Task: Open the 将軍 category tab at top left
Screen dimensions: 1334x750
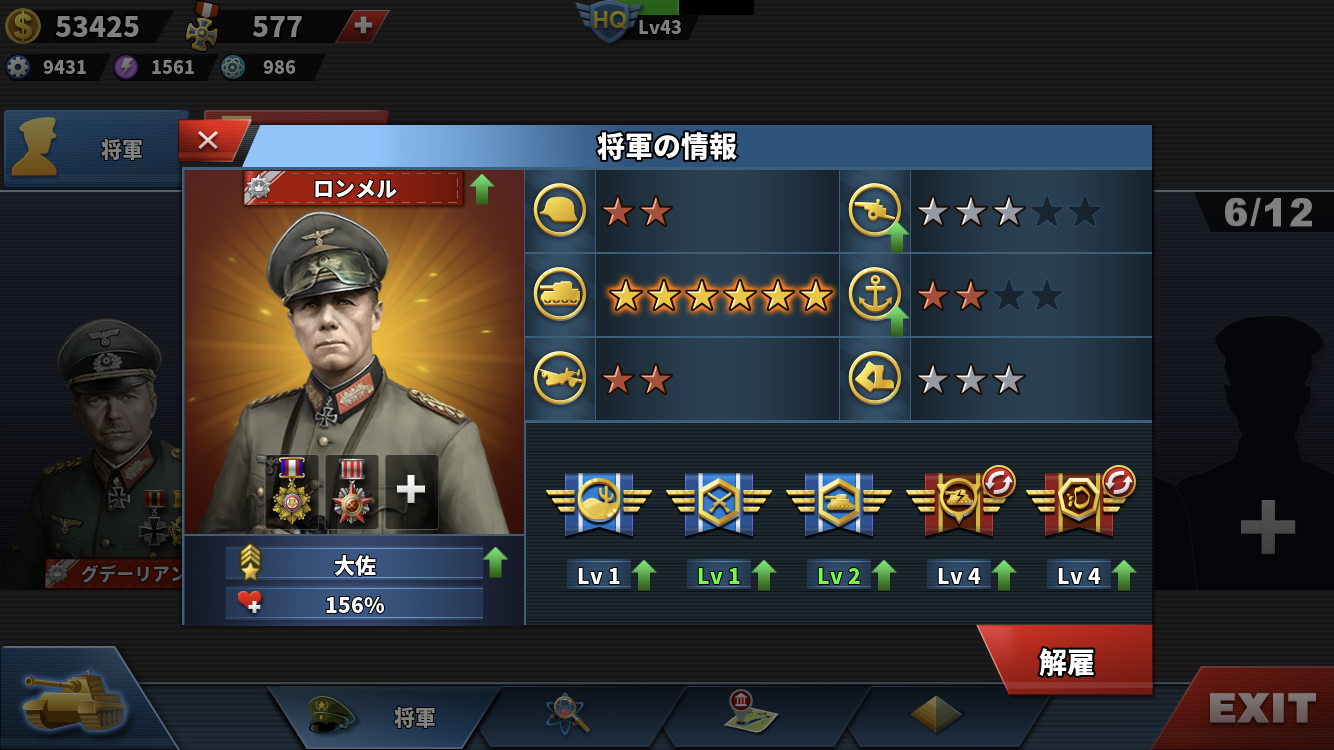Action: (96, 149)
